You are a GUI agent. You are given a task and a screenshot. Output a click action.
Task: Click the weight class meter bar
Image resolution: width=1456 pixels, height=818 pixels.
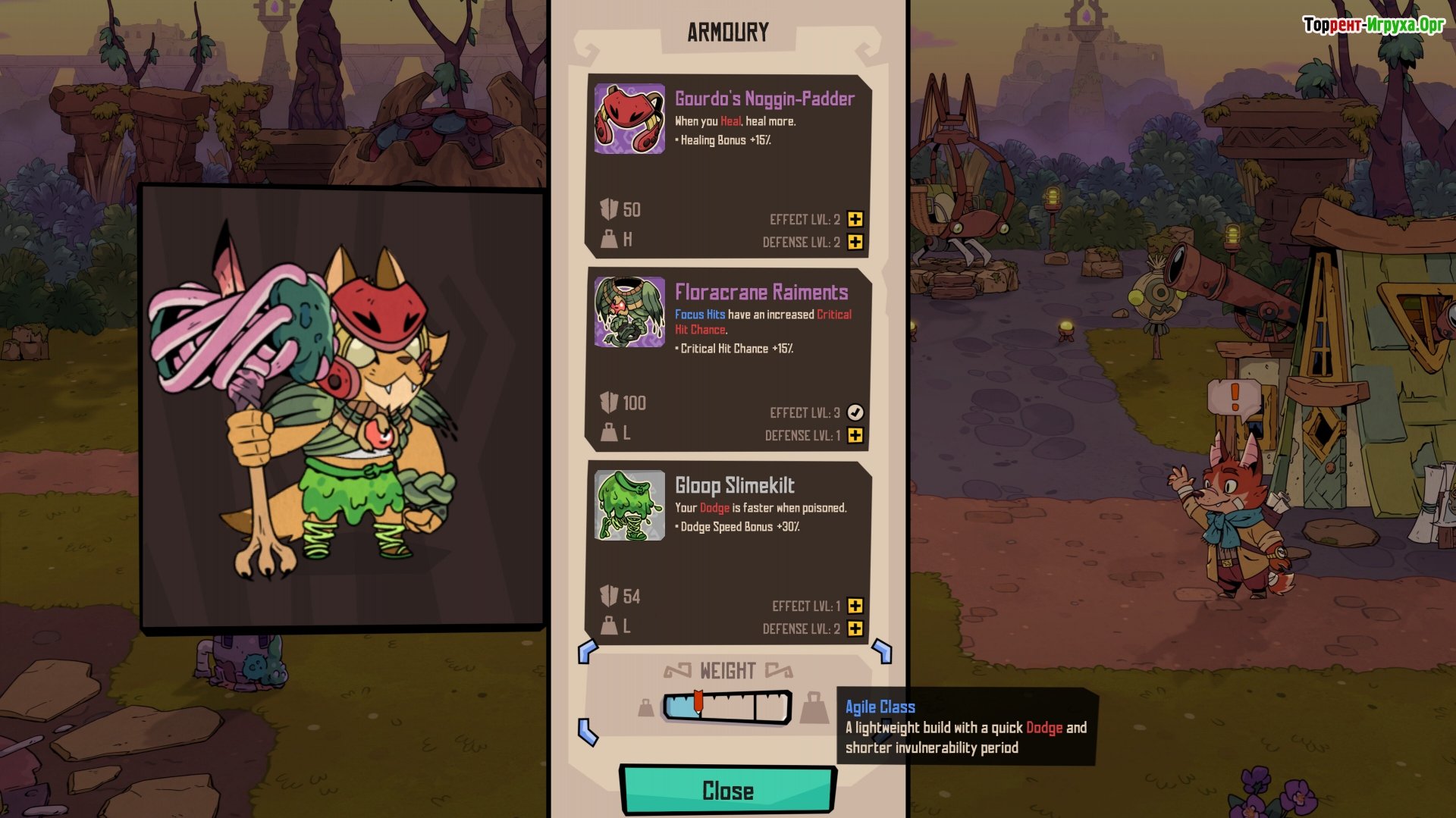(x=727, y=707)
